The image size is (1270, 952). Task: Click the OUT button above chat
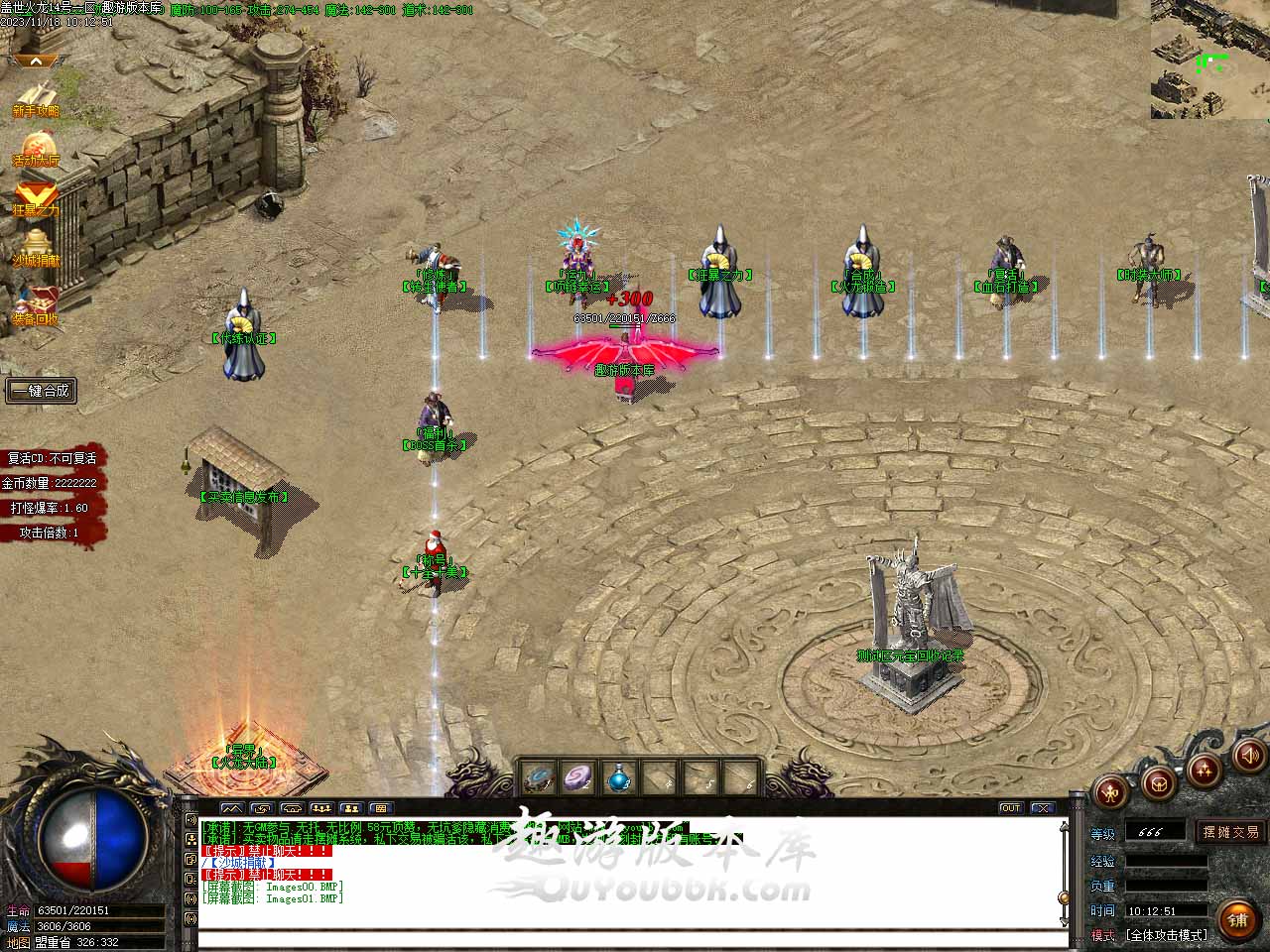coord(1010,808)
